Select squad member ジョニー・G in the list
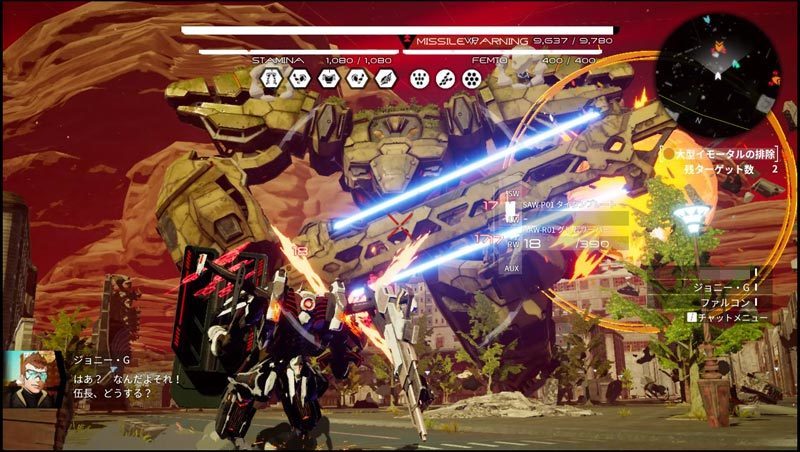 click(718, 287)
